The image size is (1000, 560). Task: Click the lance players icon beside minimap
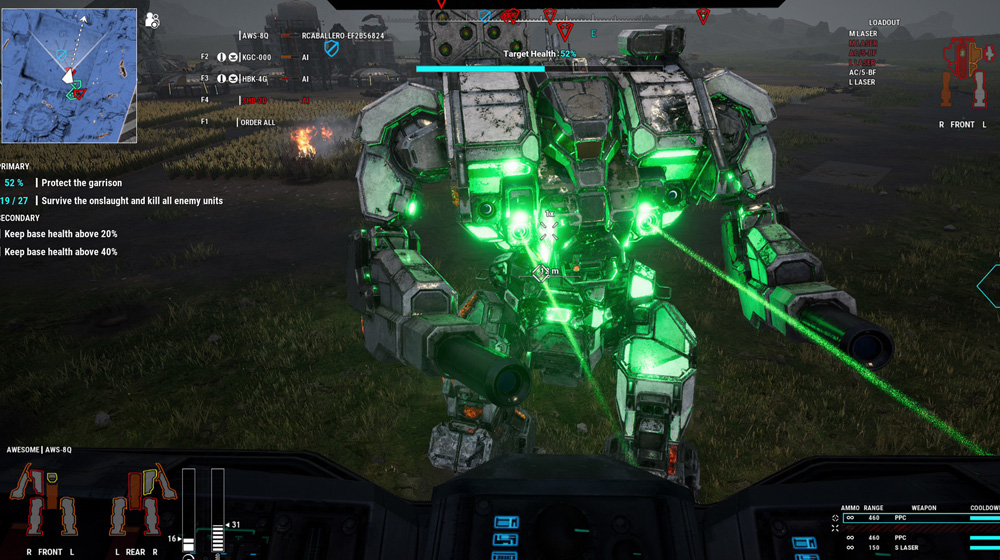coord(152,20)
